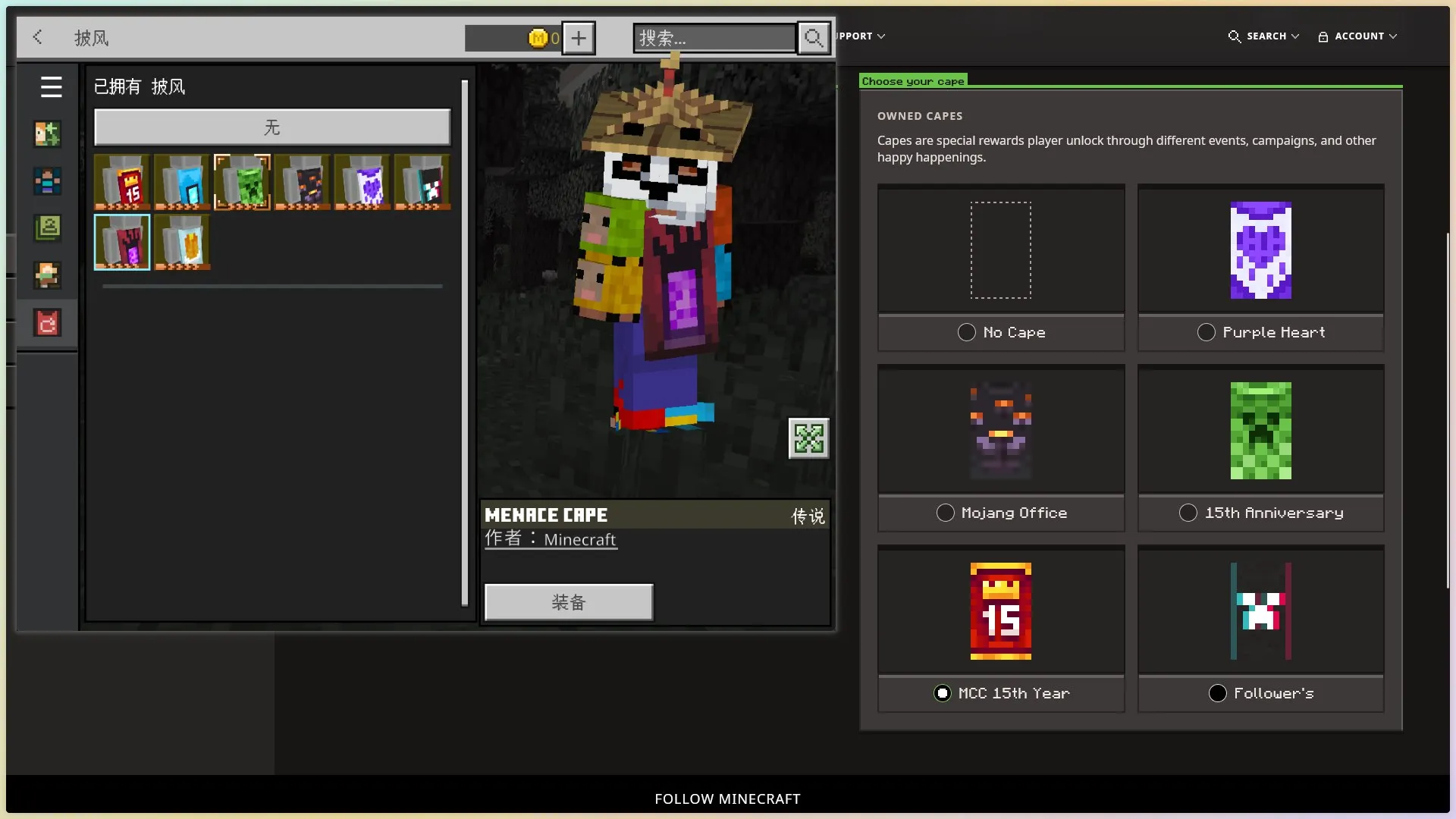This screenshot has height=819, width=1456.
Task: Choose the Follower's cape radio
Action: [1218, 693]
